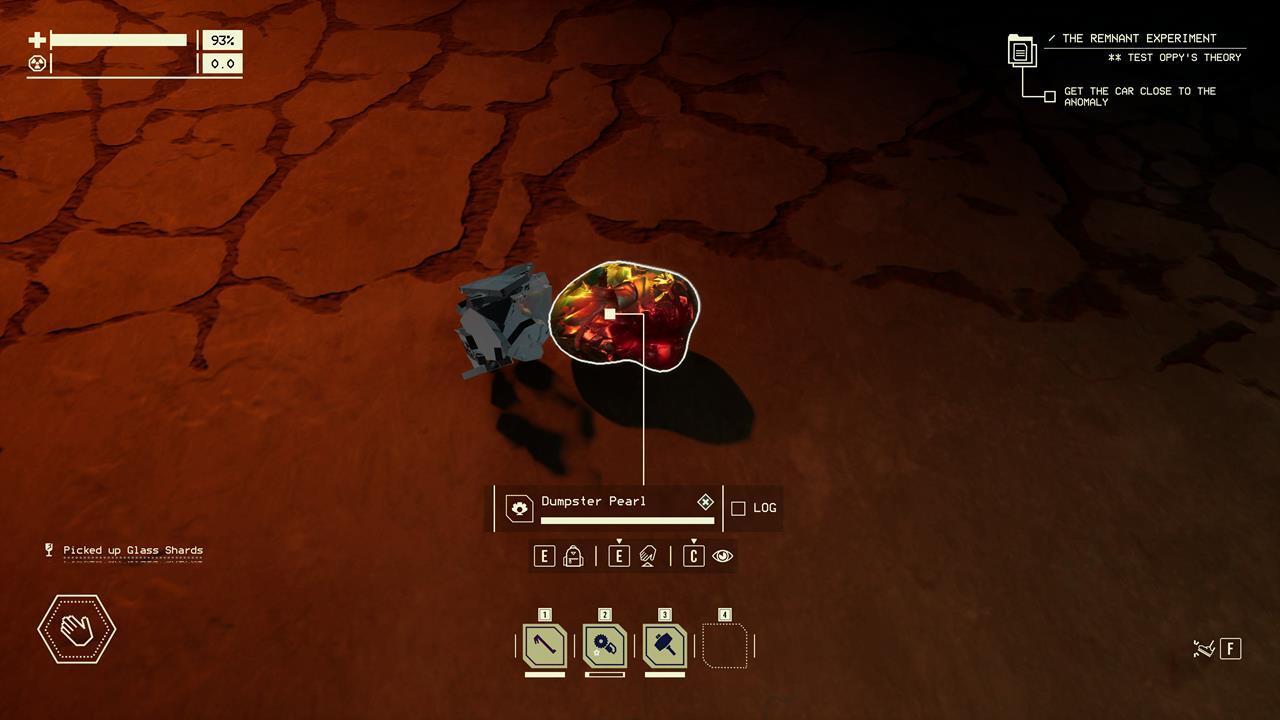Image resolution: width=1280 pixels, height=720 pixels.
Task: Equip the circular saw scrapper tool
Action: tap(605, 646)
